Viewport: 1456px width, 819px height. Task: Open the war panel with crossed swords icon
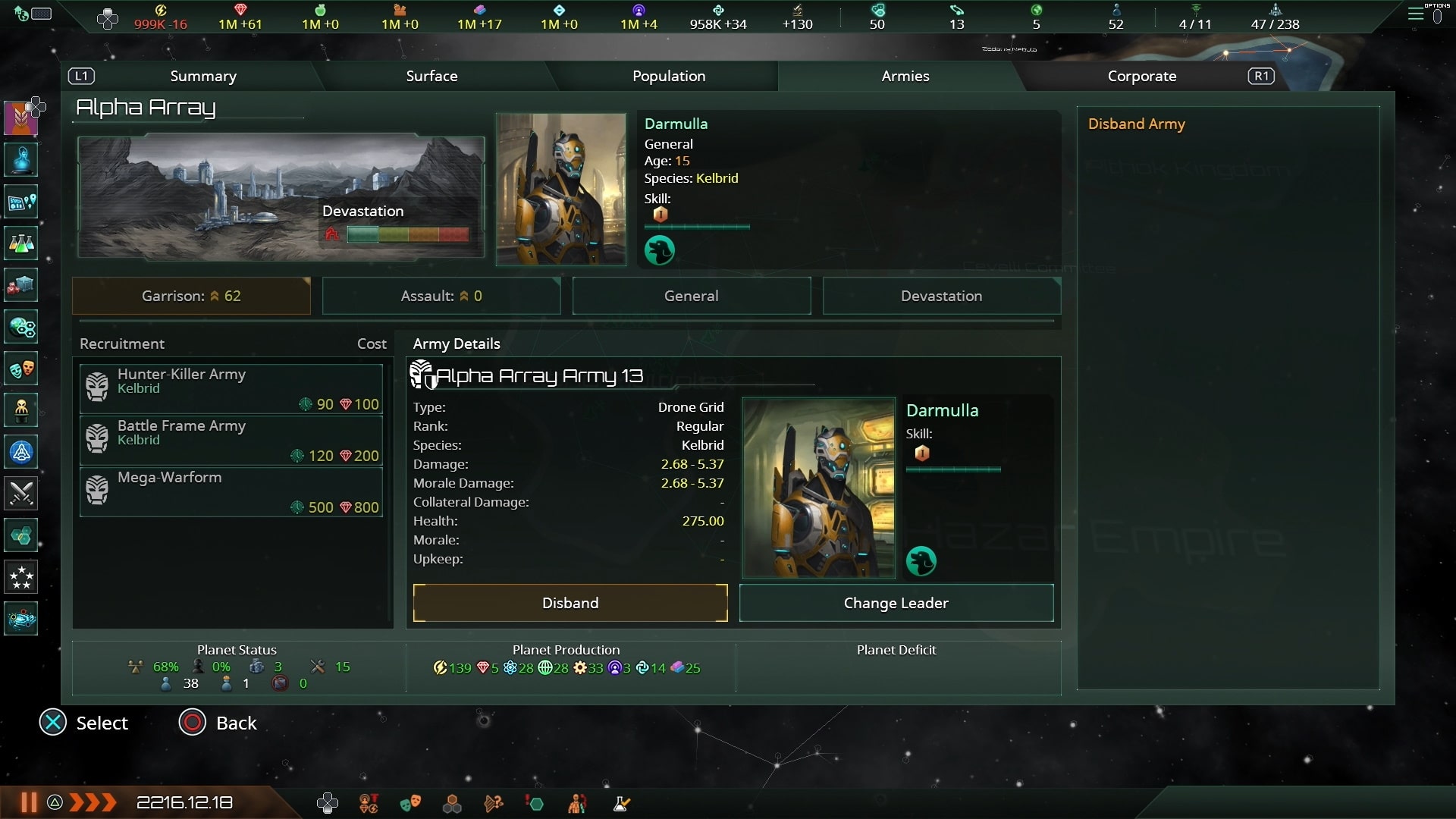tap(20, 493)
